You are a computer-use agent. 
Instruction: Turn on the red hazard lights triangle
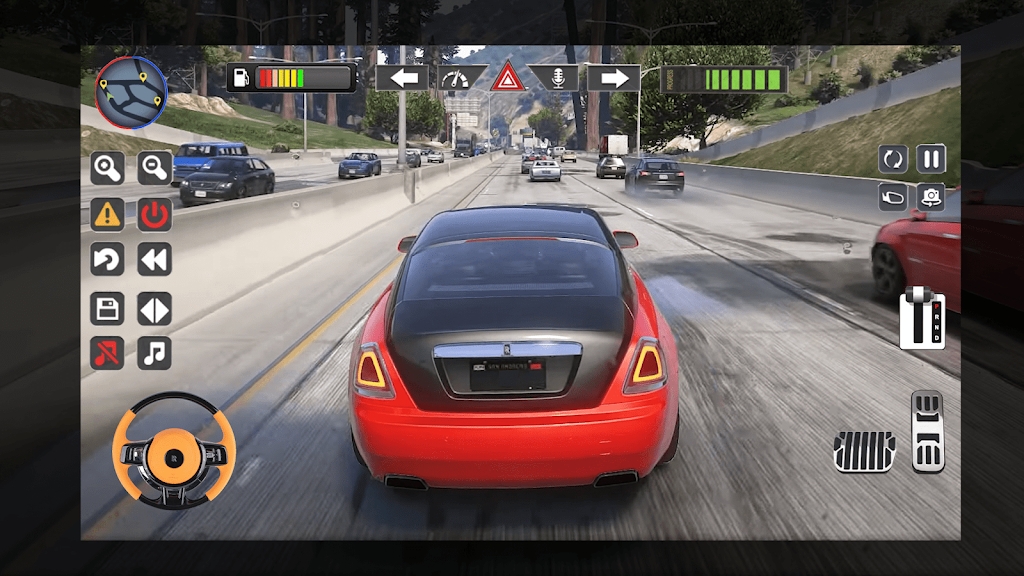coord(508,77)
